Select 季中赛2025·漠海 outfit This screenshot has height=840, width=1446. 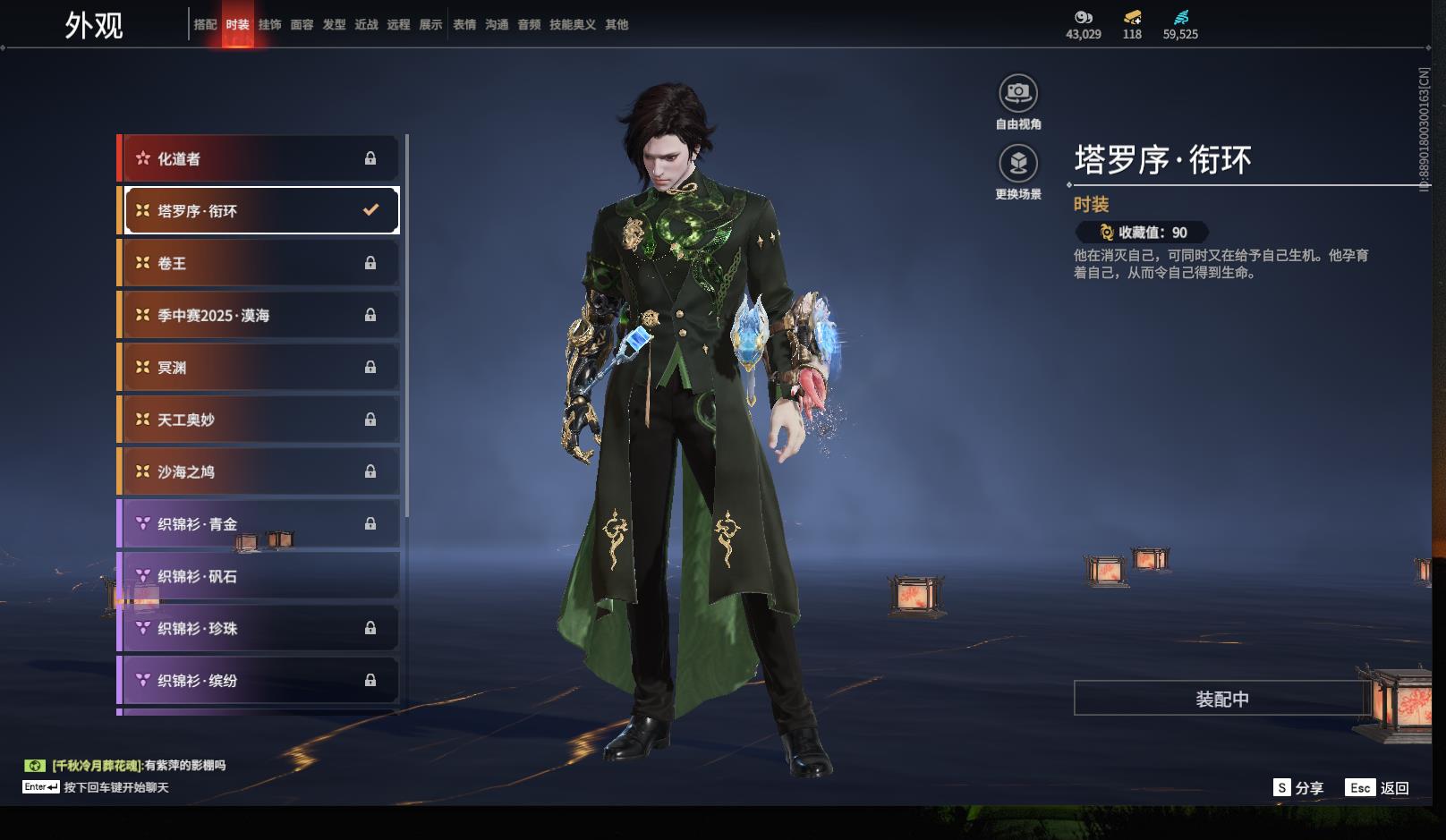259,315
